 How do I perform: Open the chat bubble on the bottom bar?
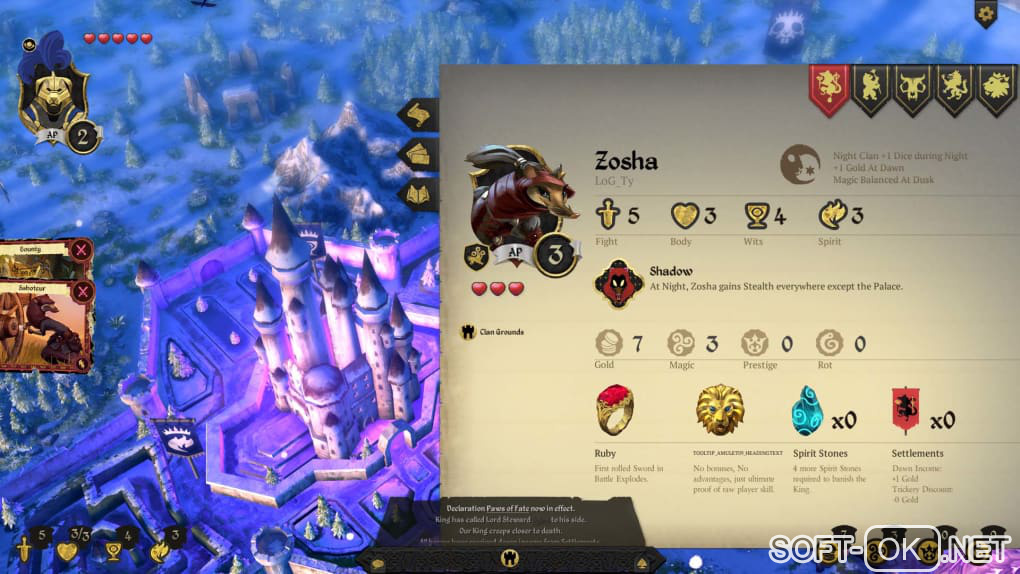pyautogui.click(x=377, y=563)
